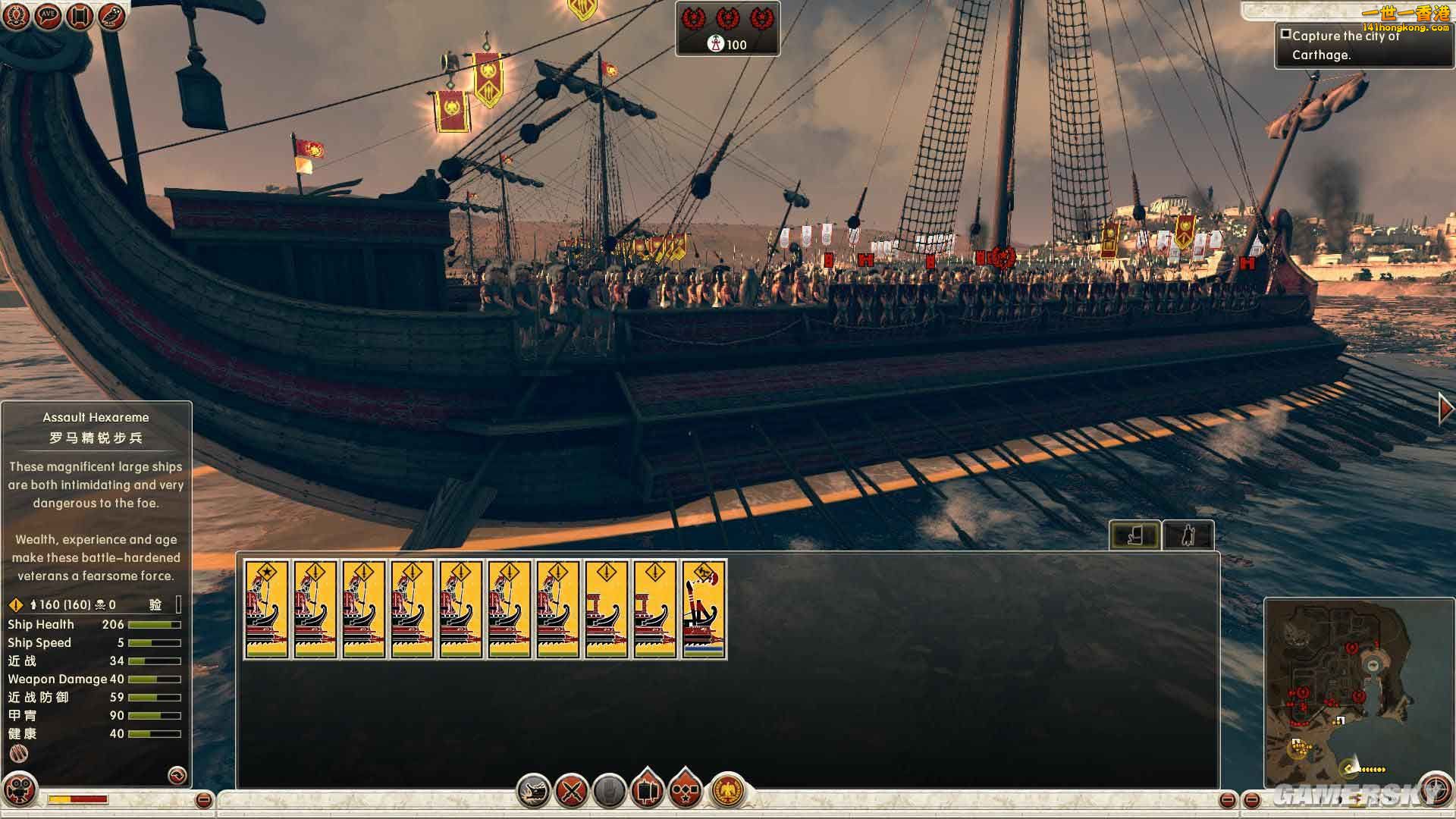Switch to the highlighted ship cards tab
1456x819 pixels.
[x=1134, y=535]
